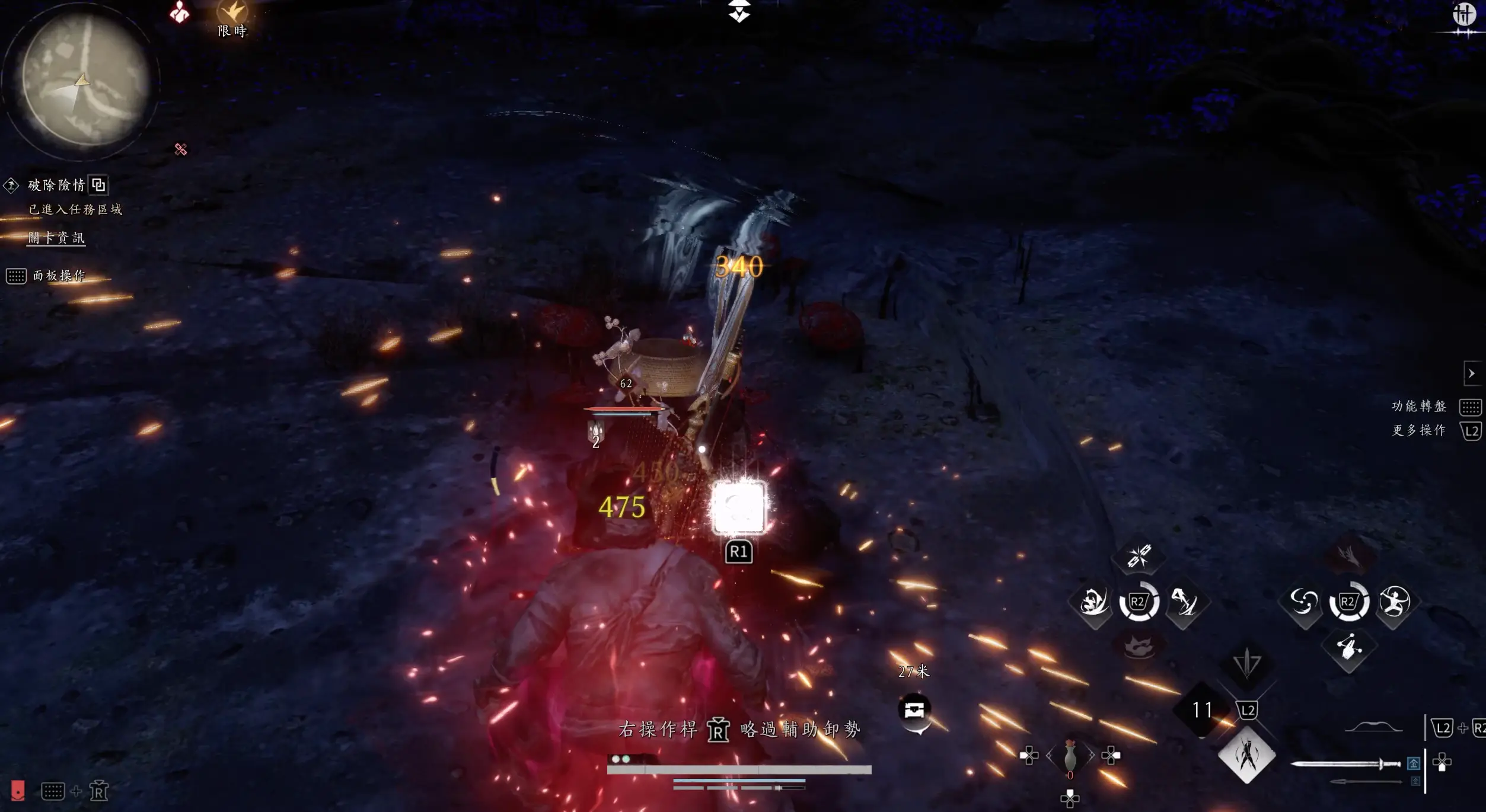Use the swirling dragon slash skill
The width and height of the screenshot is (1486, 812).
coord(1093,603)
